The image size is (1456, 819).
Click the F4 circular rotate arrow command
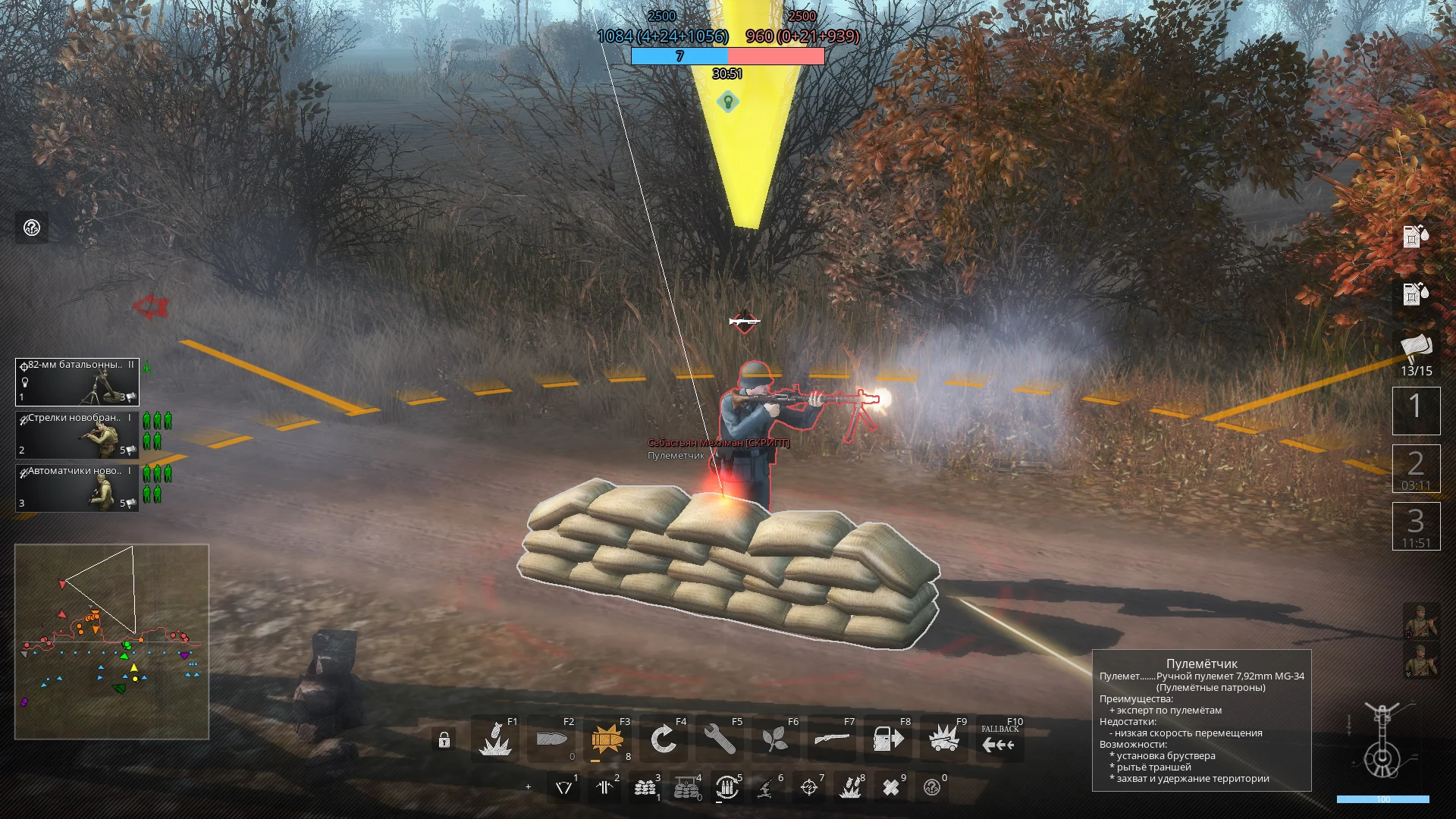(664, 739)
